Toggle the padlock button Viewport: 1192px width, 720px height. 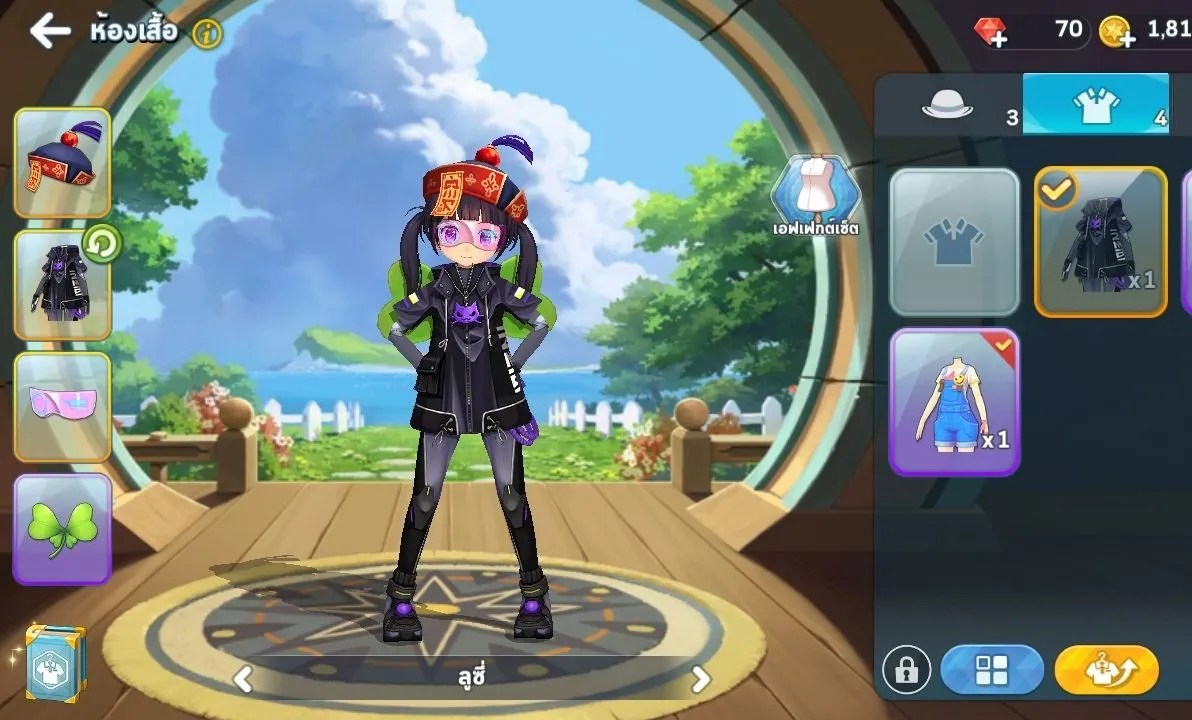coord(906,670)
